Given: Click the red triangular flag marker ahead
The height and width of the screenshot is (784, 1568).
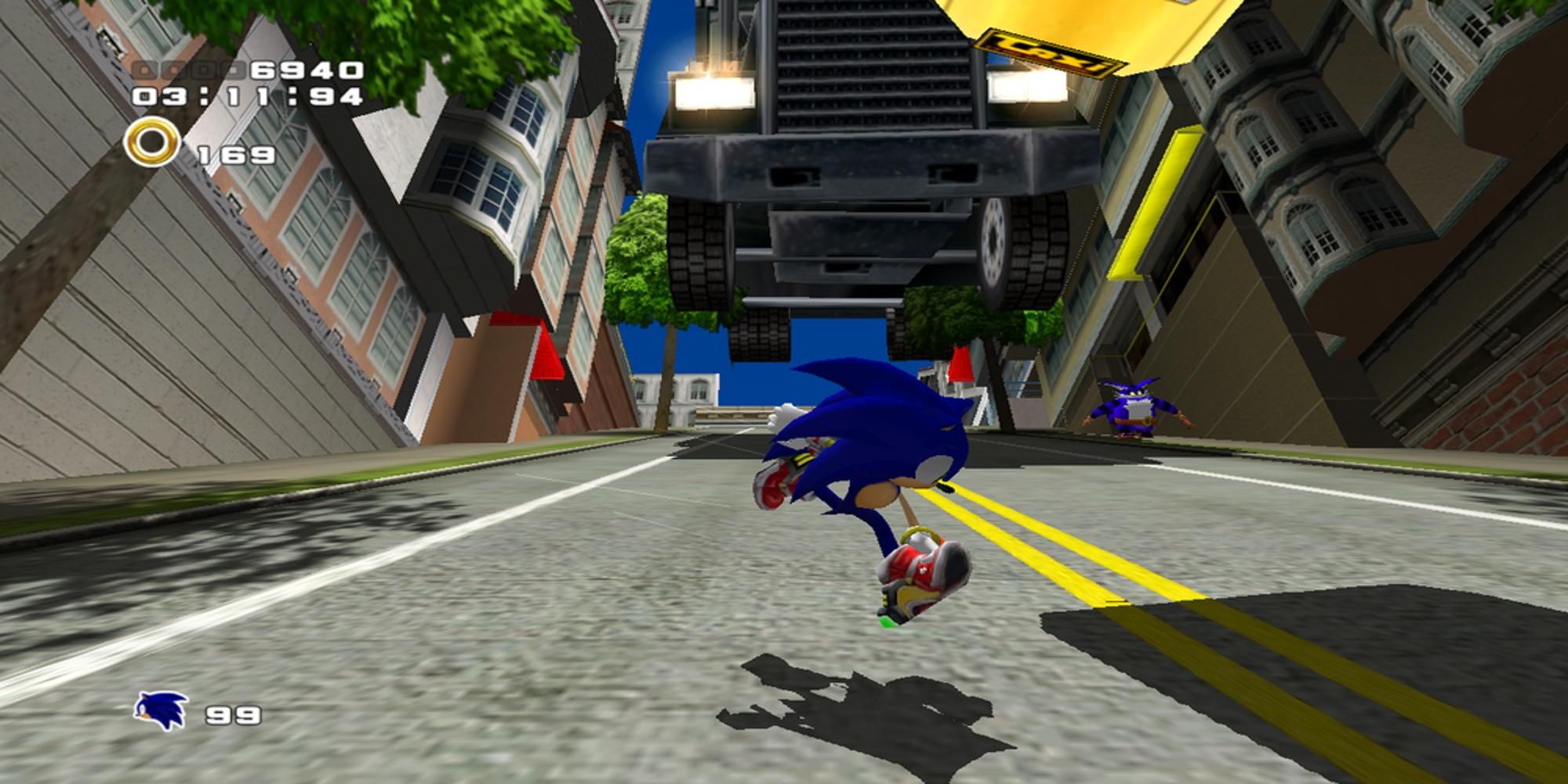Looking at the screenshot, I should [x=960, y=366].
